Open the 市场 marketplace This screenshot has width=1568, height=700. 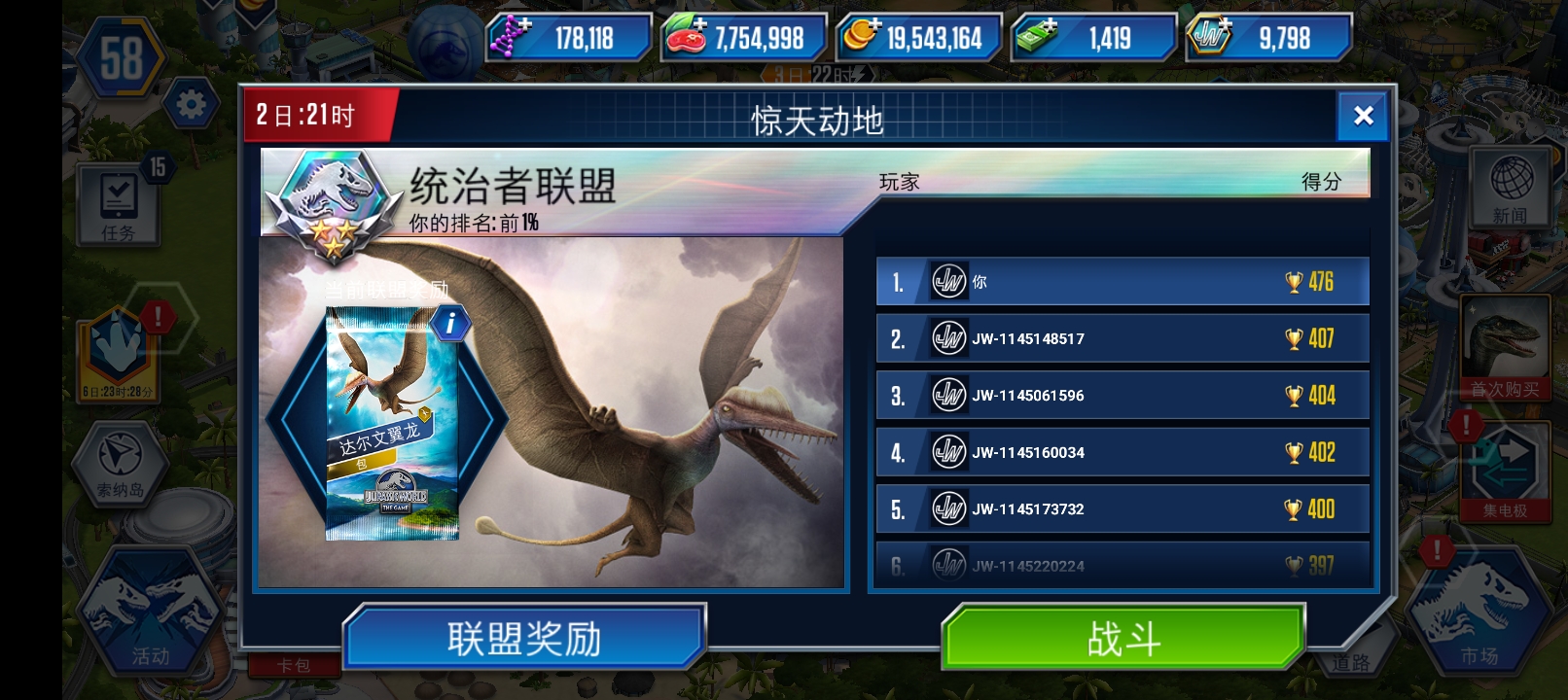coord(1479,612)
